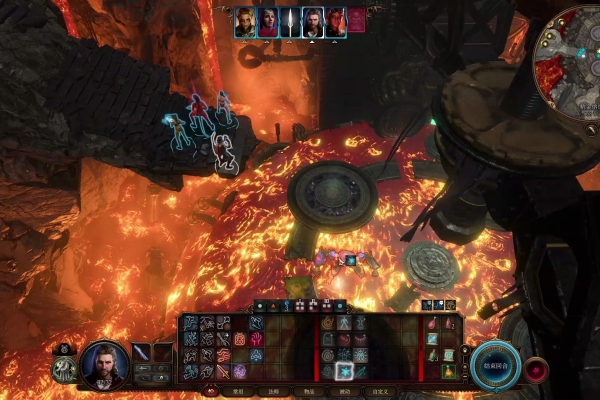600x400 pixels.
Task: Switch to the 常用 hotbar tab
Action: pyautogui.click(x=234, y=391)
